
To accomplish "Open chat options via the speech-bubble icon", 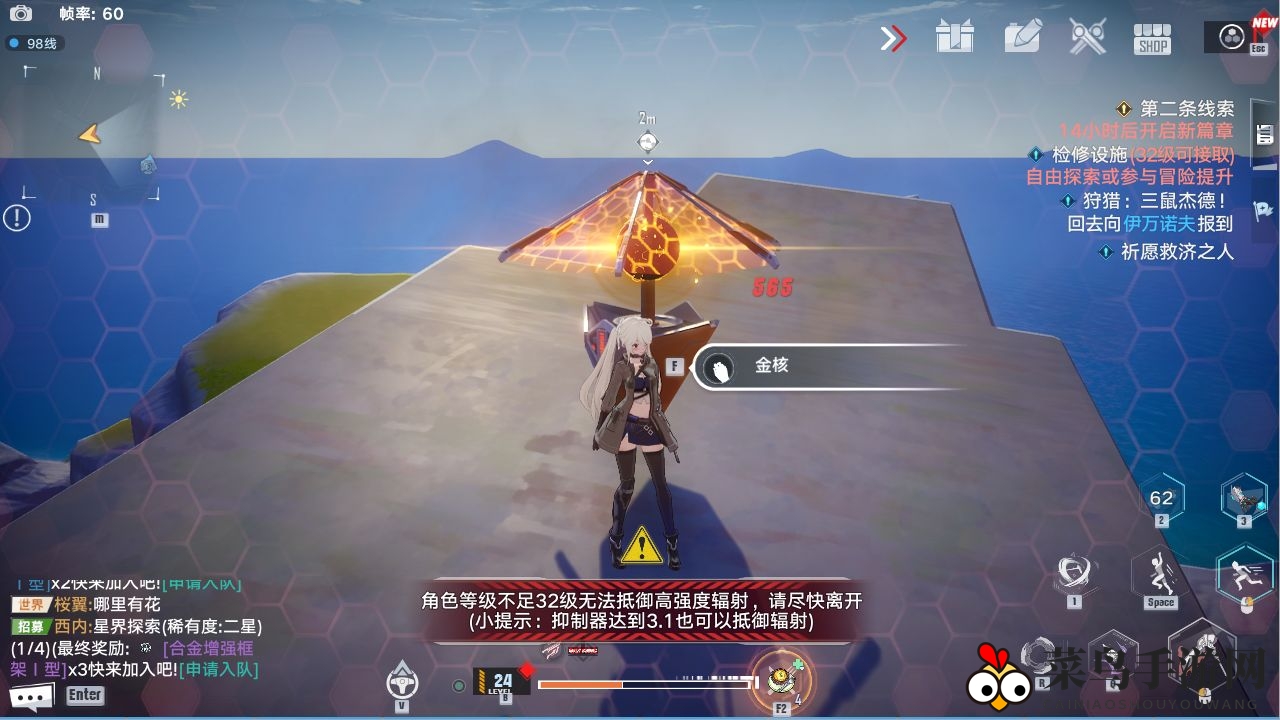I will (32, 694).
